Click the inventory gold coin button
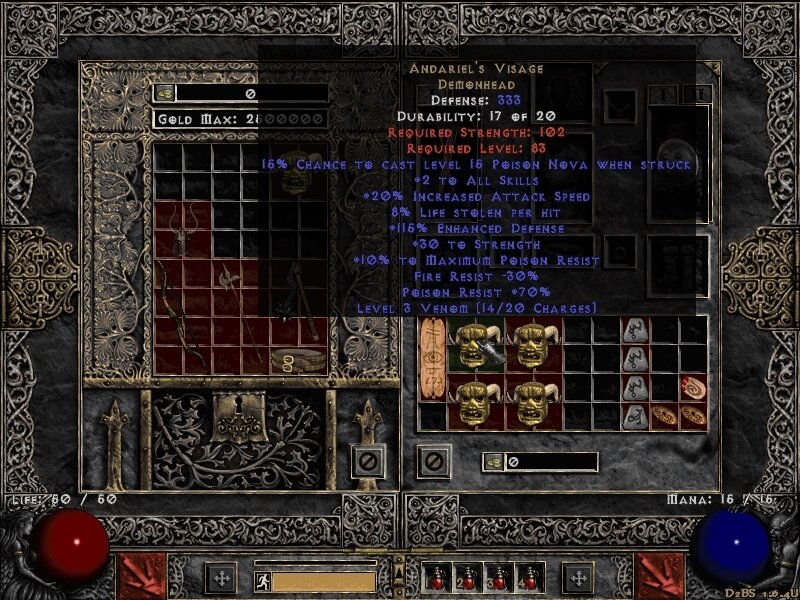800x600 pixels. pos(494,461)
